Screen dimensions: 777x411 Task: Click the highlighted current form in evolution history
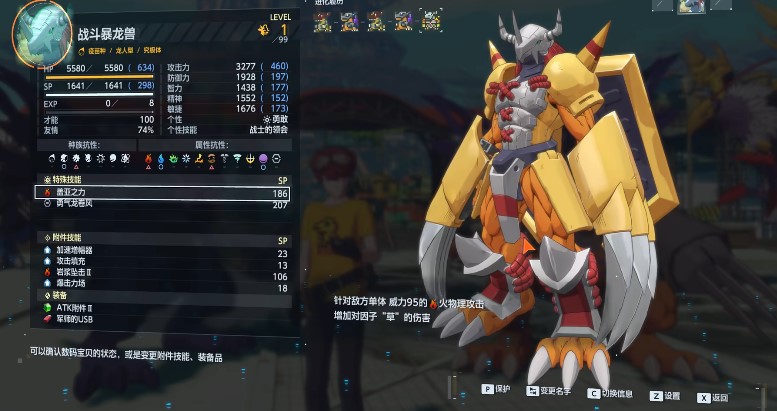click(x=431, y=19)
